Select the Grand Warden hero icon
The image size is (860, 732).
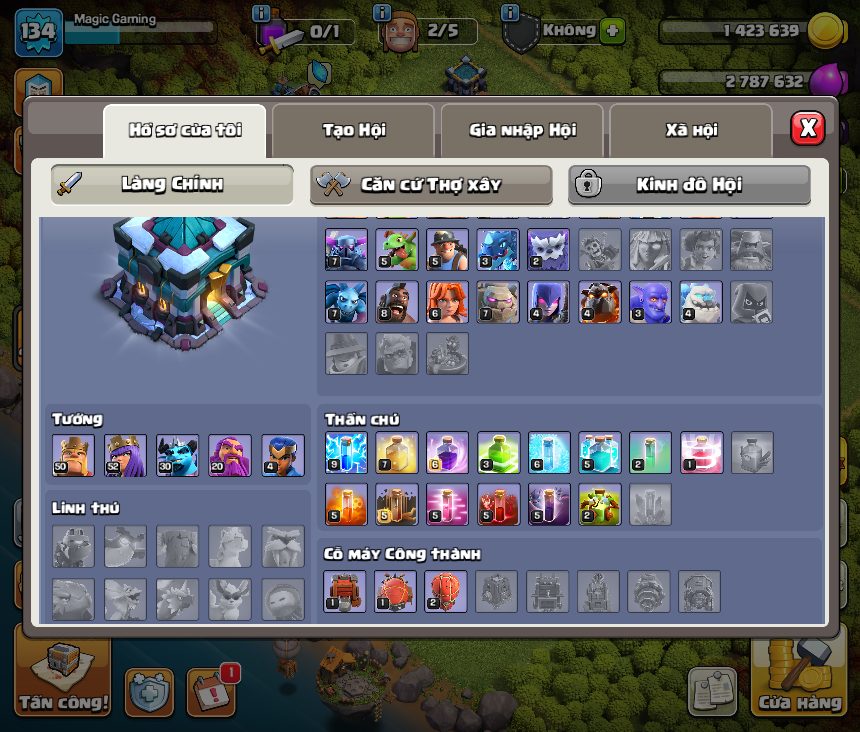click(x=229, y=455)
